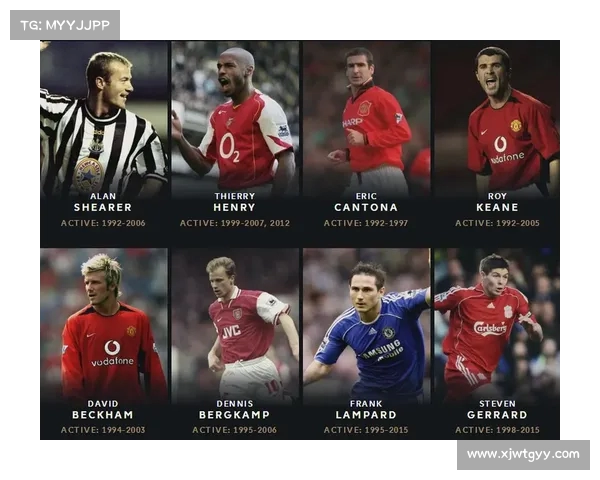The height and width of the screenshot is (480, 600).
Task: Choose the Thierry Henry card
Action: pos(235,140)
